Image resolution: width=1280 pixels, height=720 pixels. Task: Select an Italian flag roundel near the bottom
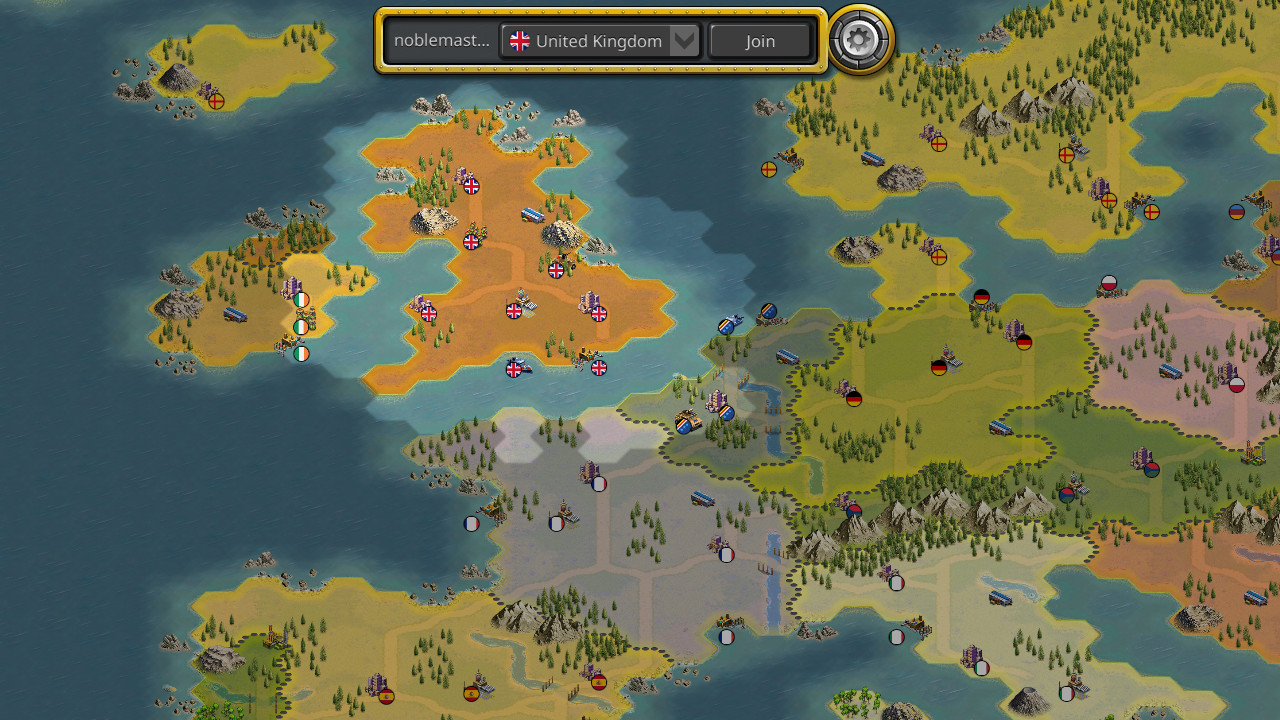(896, 636)
